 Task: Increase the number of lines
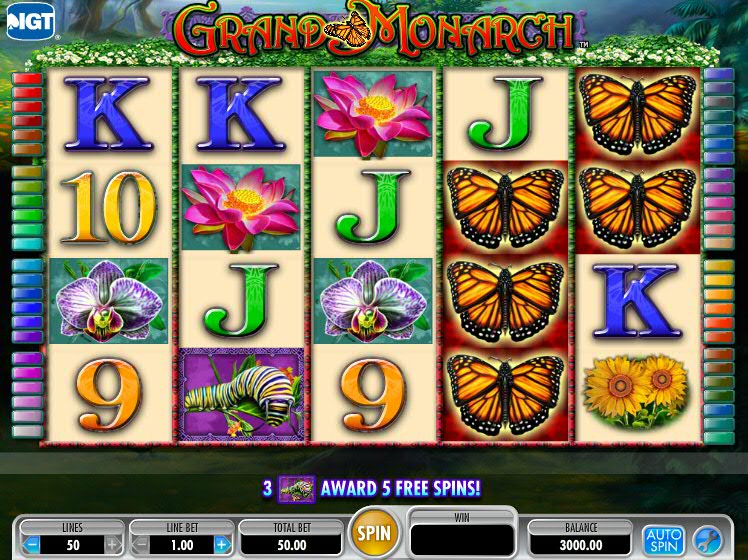pyautogui.click(x=113, y=544)
